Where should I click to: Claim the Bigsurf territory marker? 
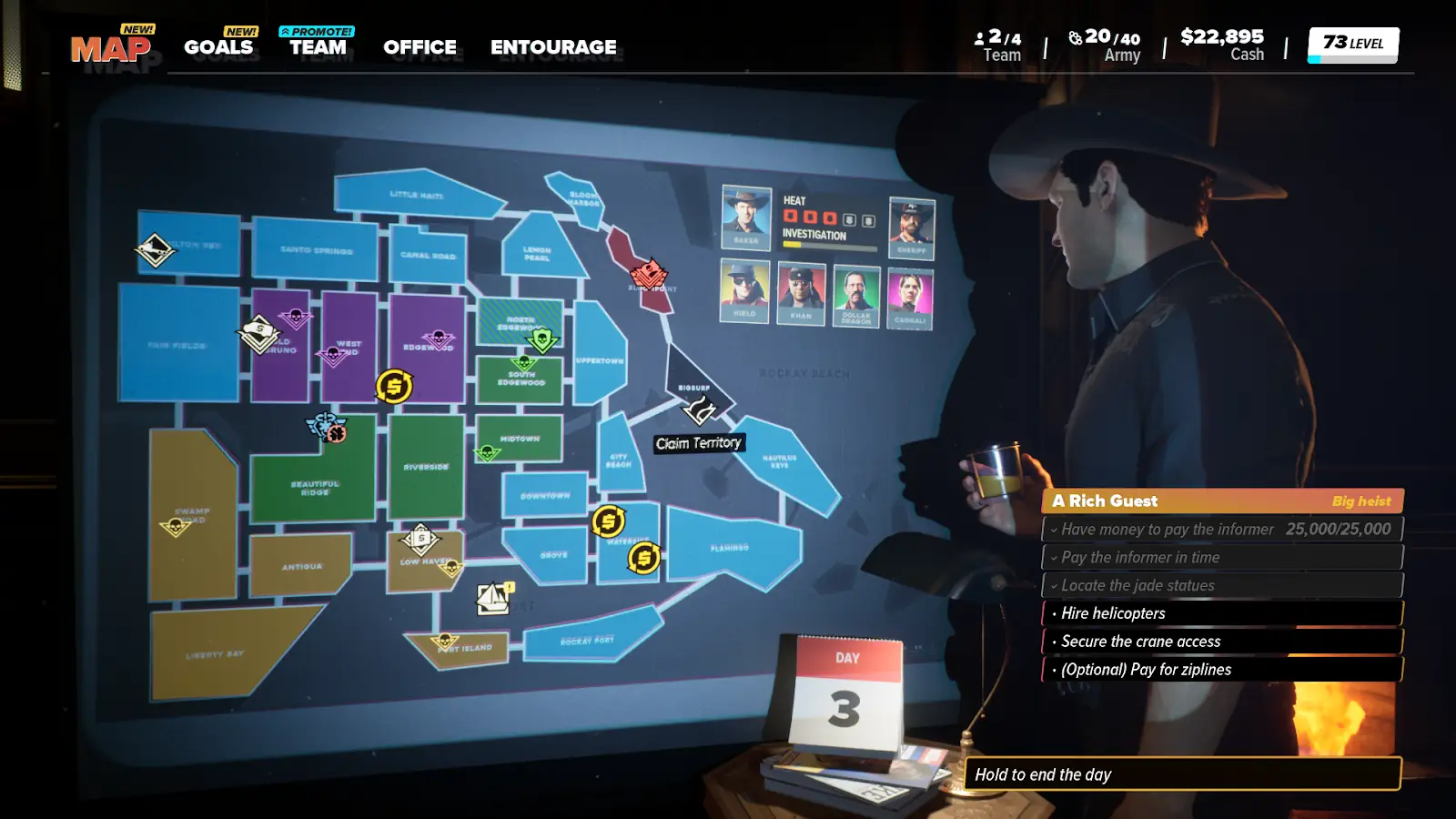(699, 409)
